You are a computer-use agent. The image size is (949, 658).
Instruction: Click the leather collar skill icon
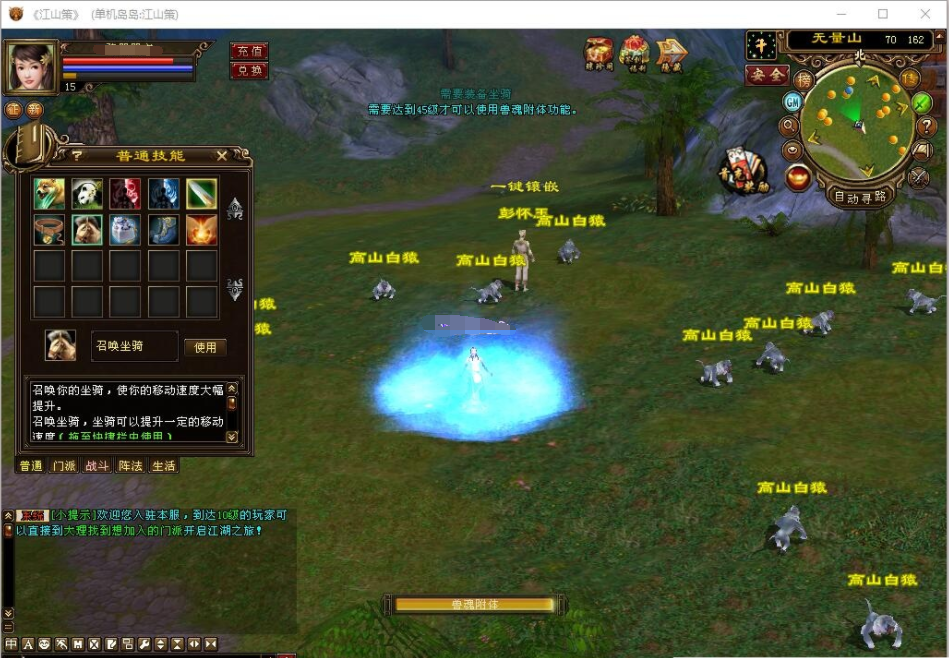(48, 230)
